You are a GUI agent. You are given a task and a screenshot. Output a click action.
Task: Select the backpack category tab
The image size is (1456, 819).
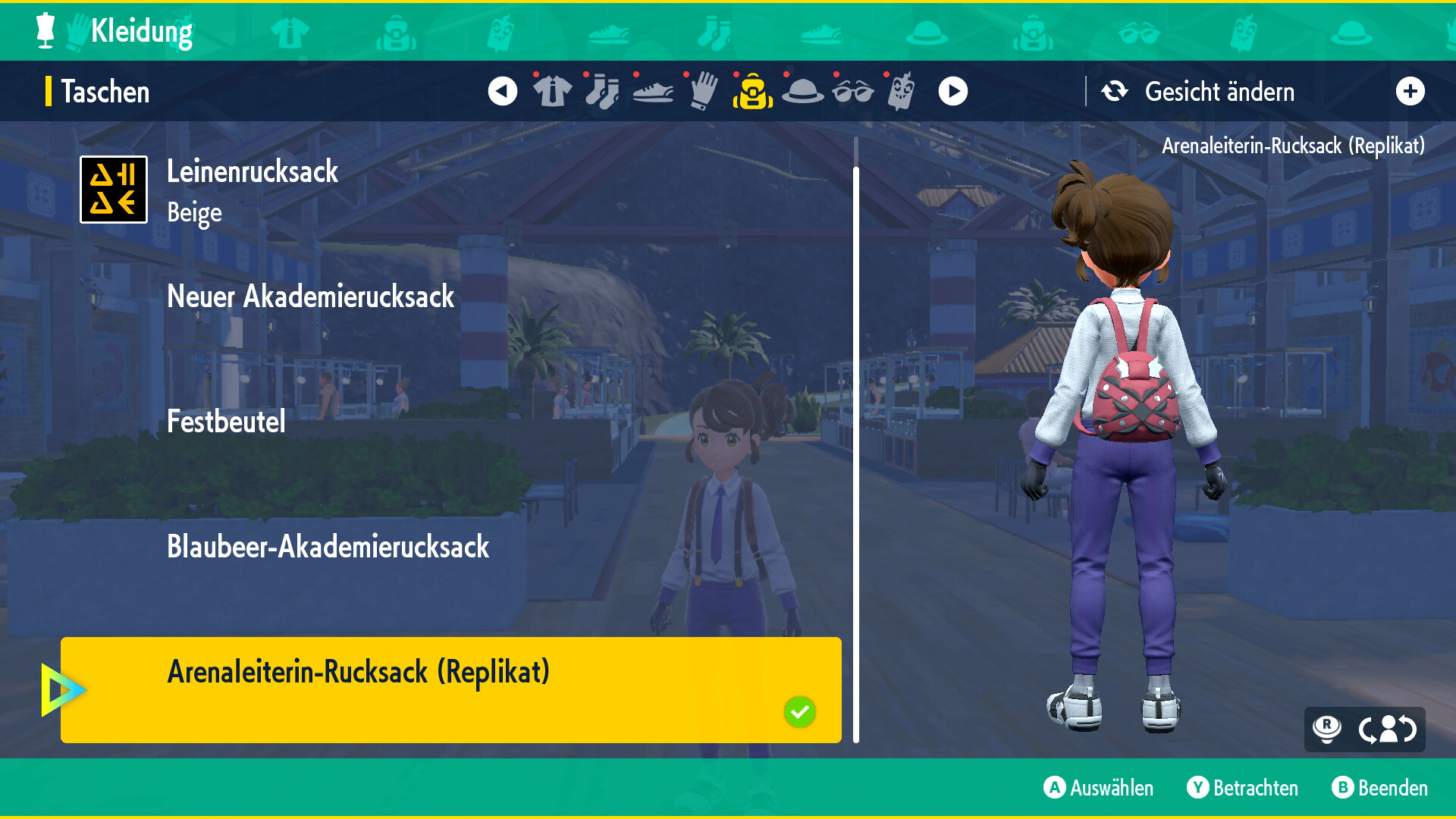[752, 92]
